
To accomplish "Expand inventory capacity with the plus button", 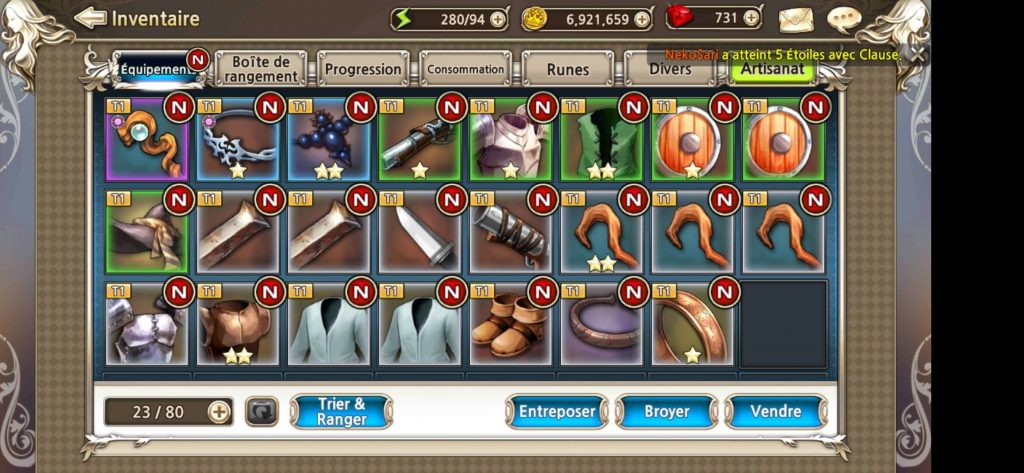I will [219, 411].
